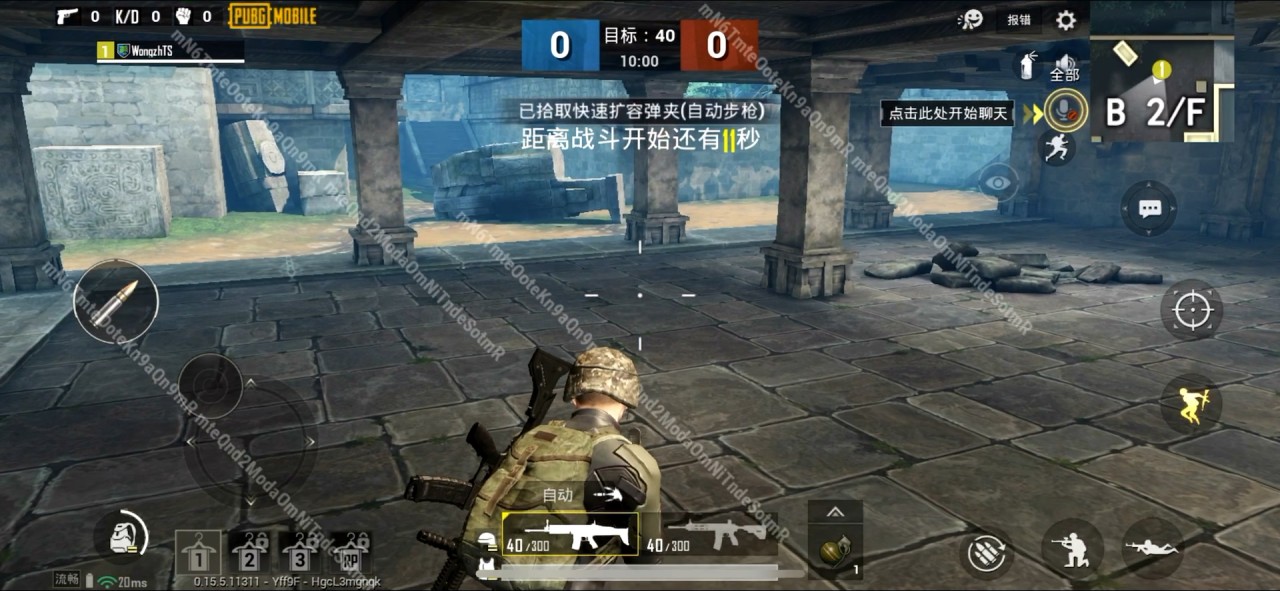The image size is (1280, 591).
Task: Tap the crosshair aim-down-sights button
Action: point(1192,310)
